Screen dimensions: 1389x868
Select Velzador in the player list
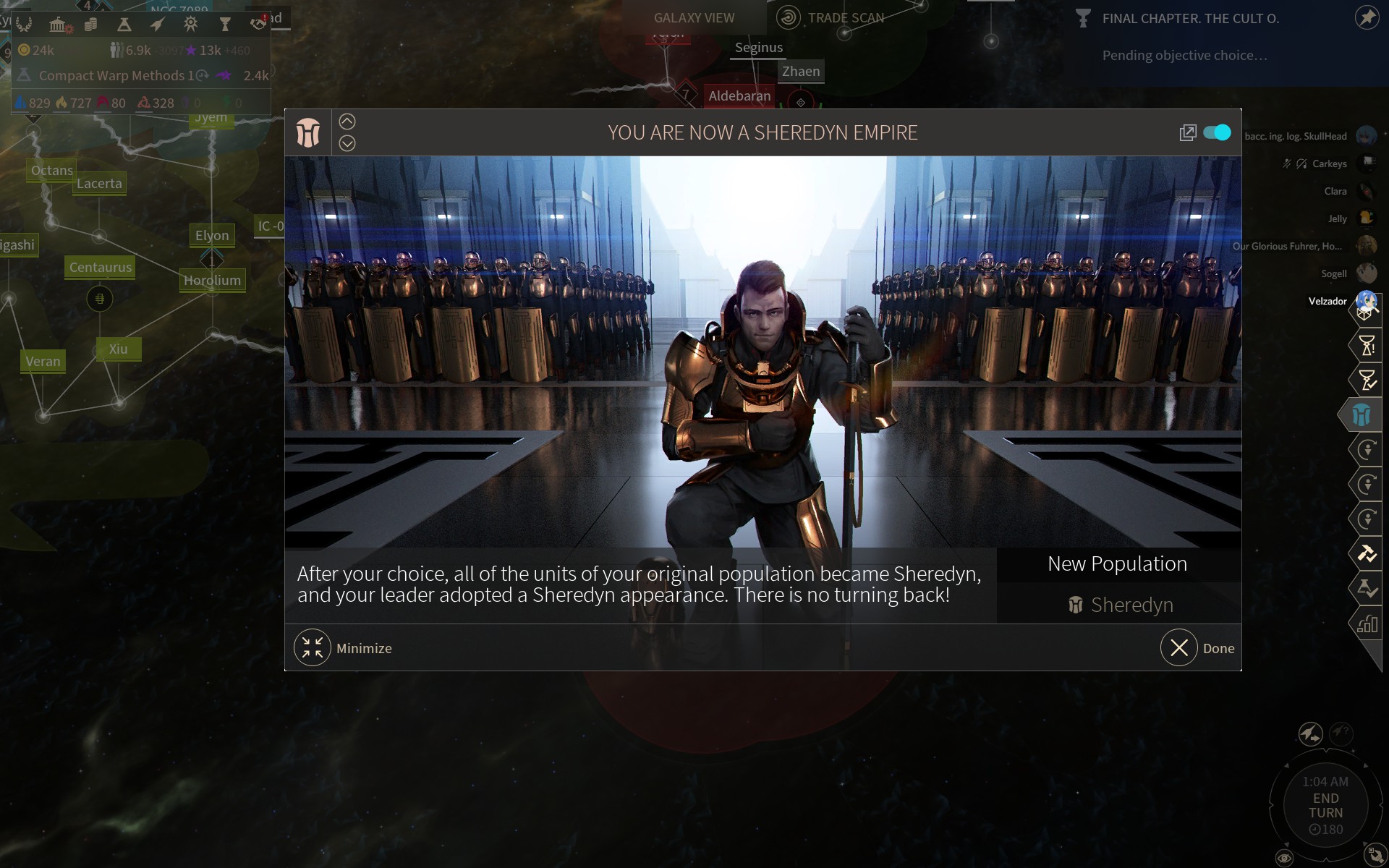(x=1327, y=301)
